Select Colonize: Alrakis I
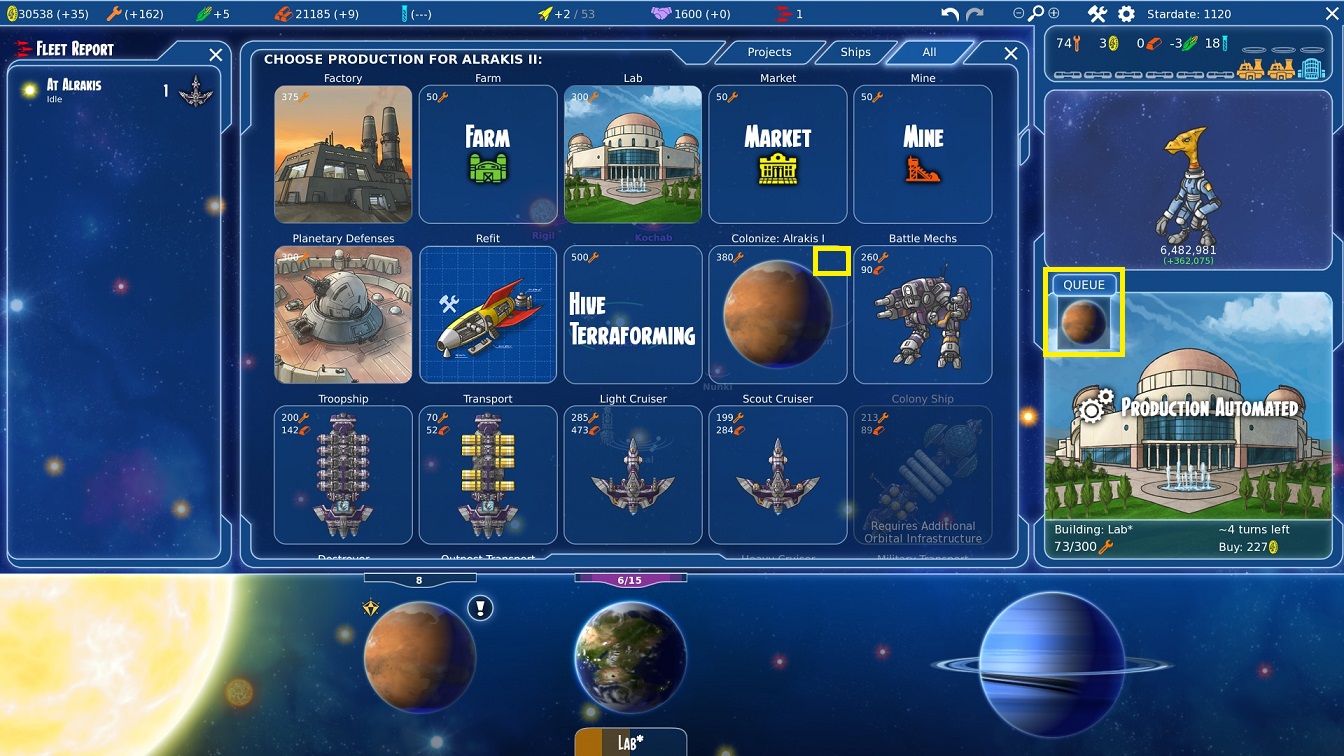Screen dimensions: 1344x756 tap(778, 314)
